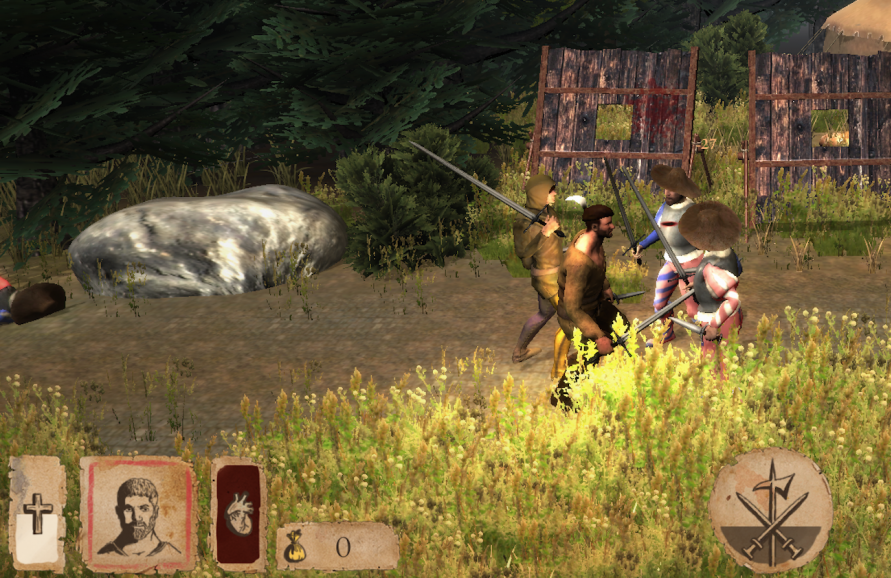Select the bearded man character portrait
This screenshot has height=578, width=891.
[138, 514]
